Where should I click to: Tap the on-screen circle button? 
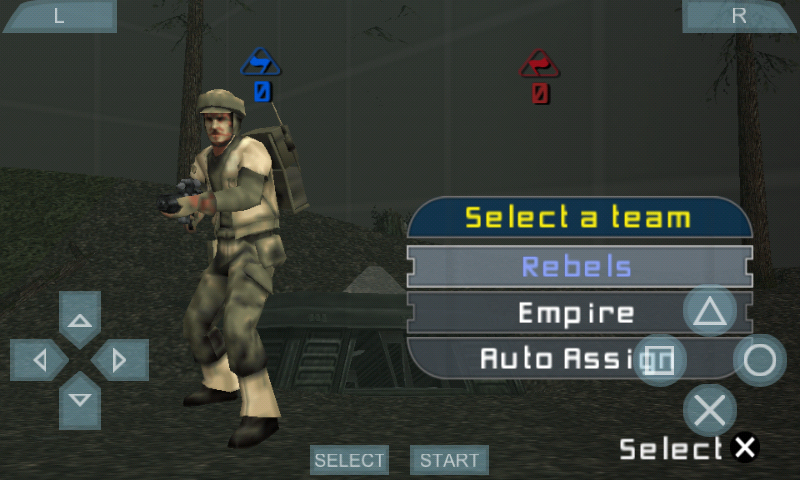pos(760,360)
